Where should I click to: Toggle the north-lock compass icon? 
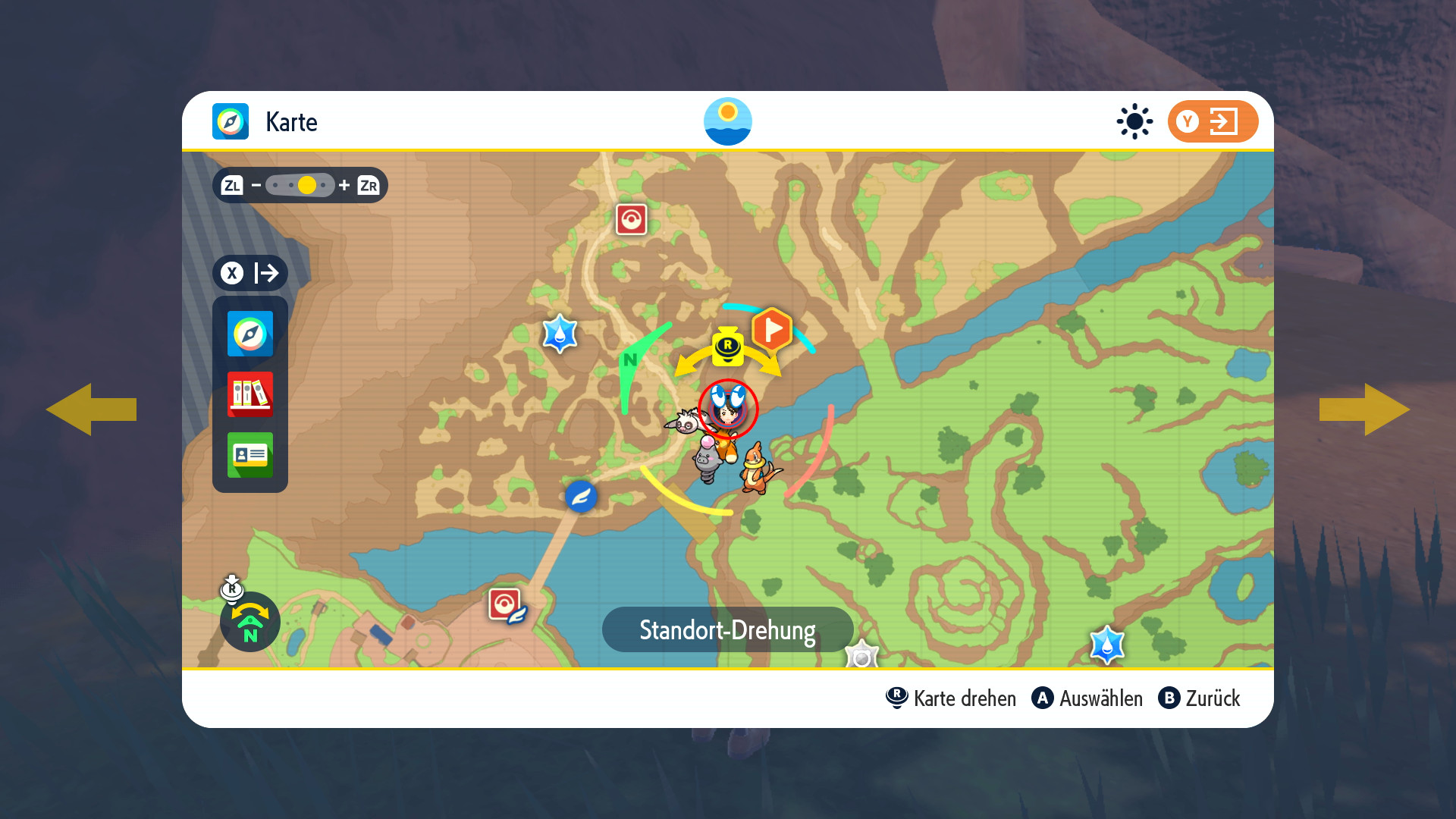[249, 622]
